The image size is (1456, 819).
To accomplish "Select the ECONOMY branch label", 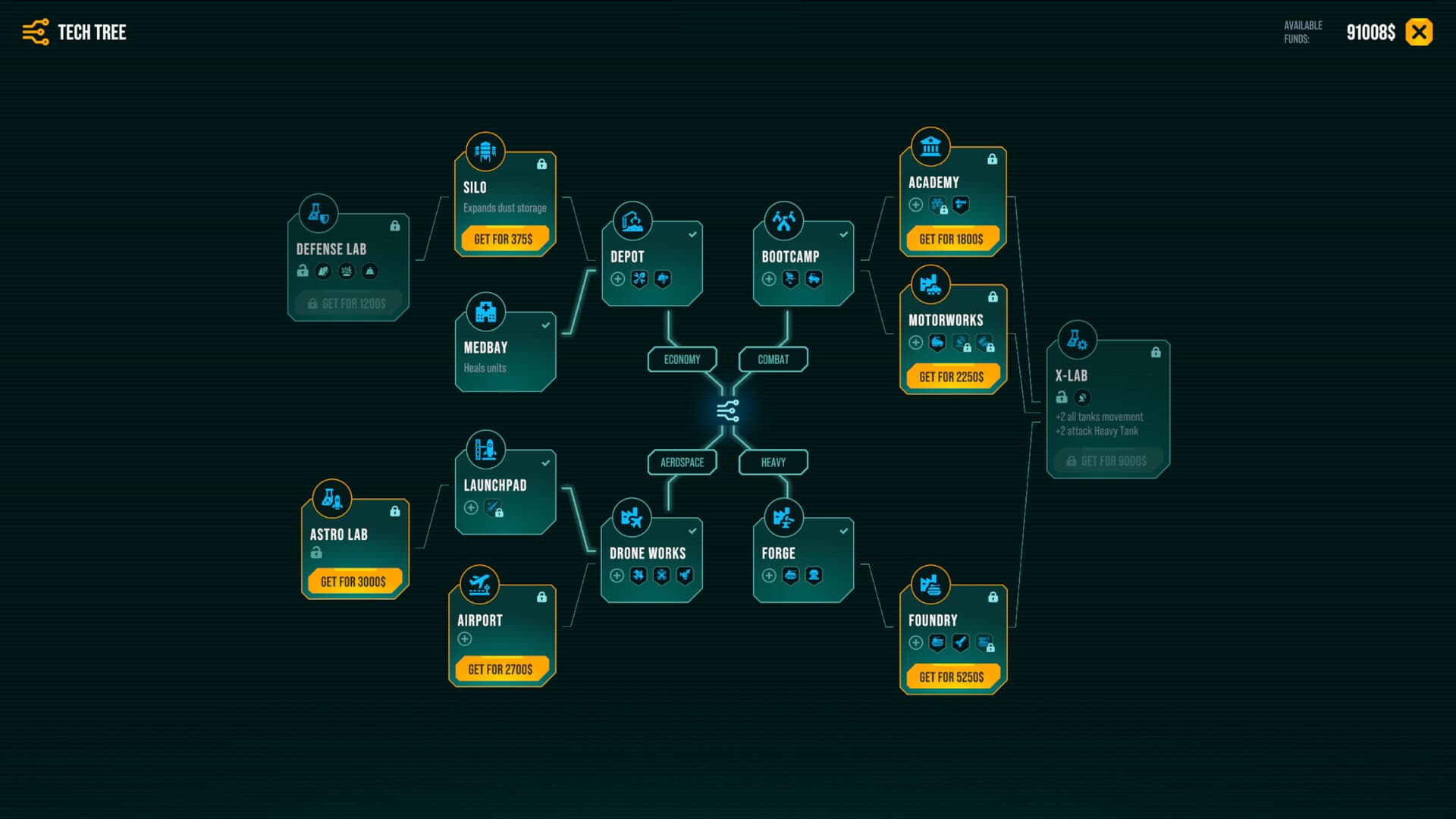I will 682,359.
